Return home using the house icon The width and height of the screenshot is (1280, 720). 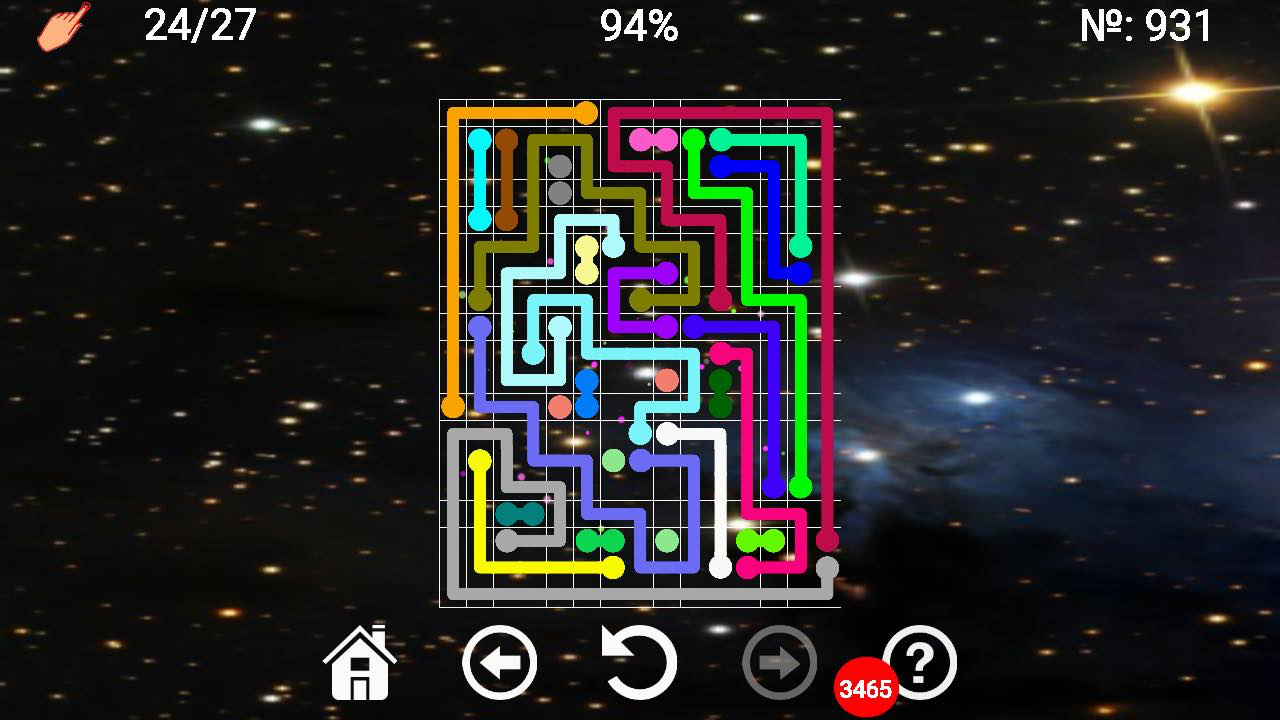coord(361,660)
